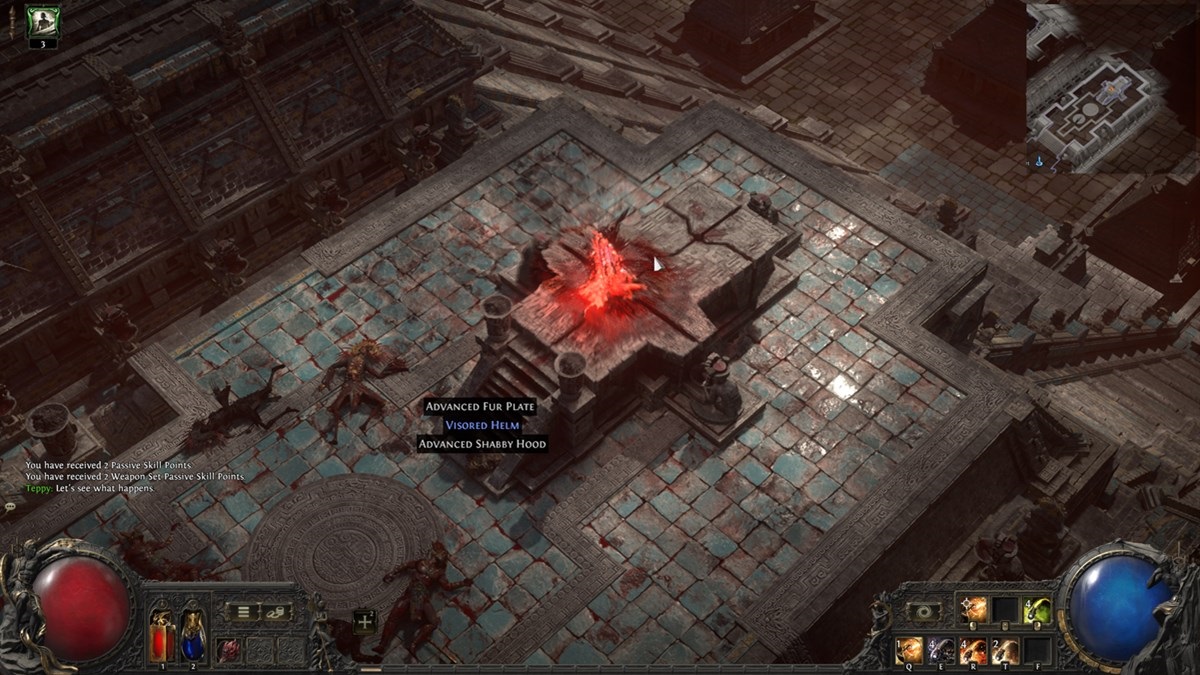Select the Advanced Shabby Hood loot label
Image resolution: width=1200 pixels, height=675 pixels.
coord(483,444)
